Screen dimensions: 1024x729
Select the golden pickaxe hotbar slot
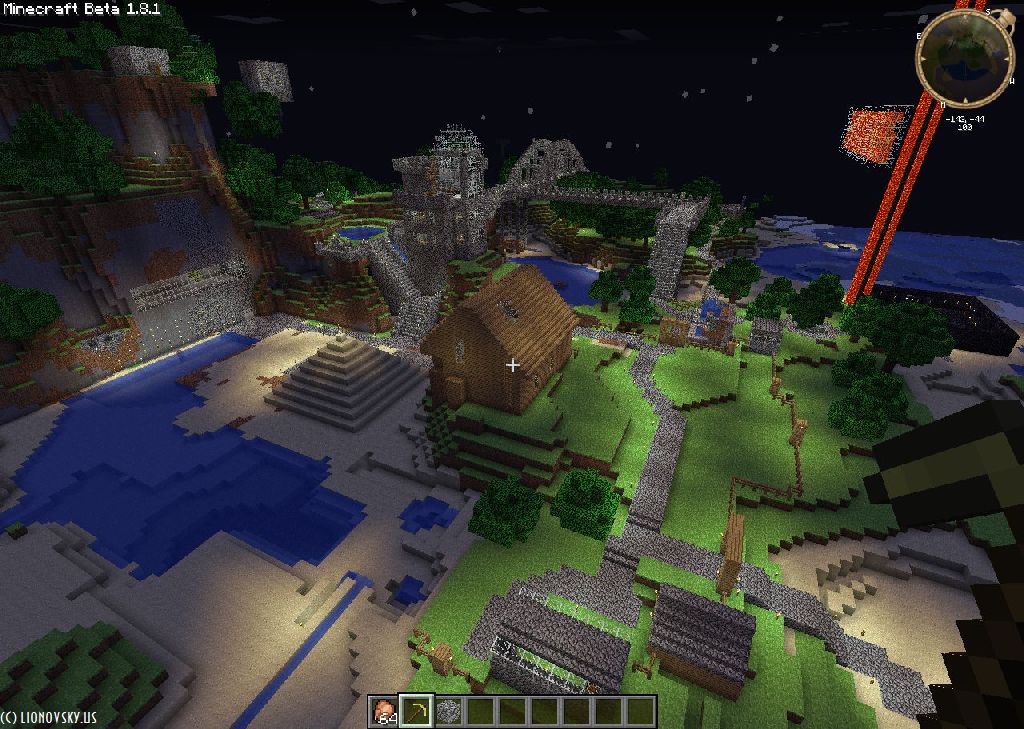(x=415, y=711)
